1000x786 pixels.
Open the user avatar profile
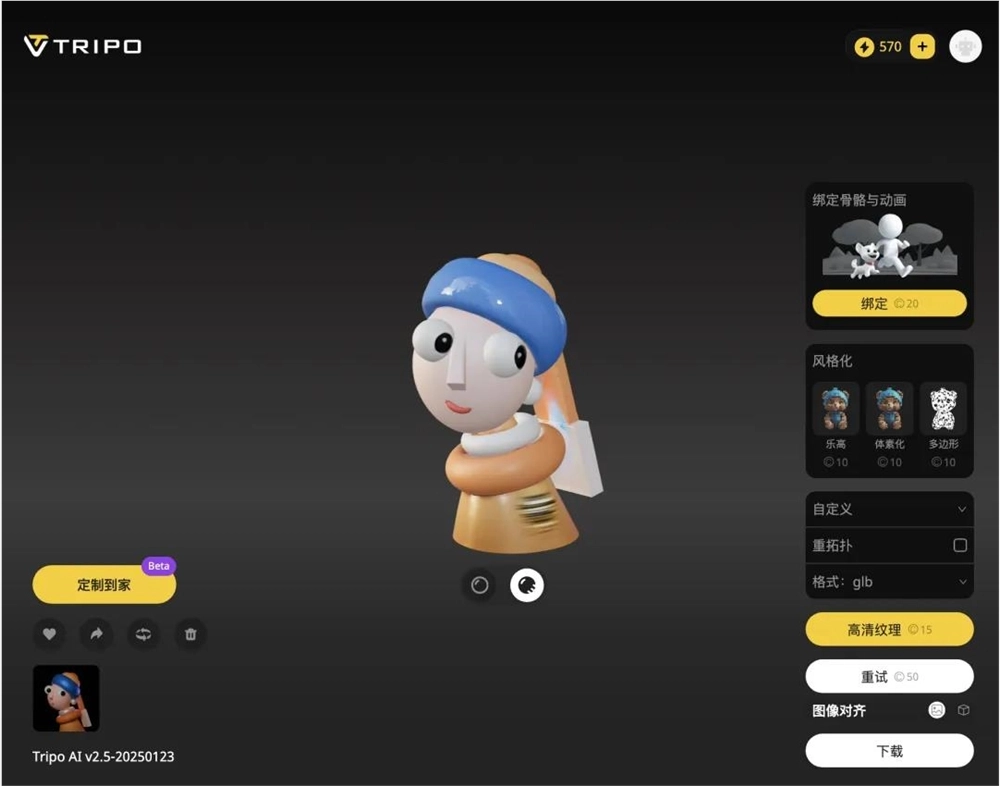[x=965, y=47]
